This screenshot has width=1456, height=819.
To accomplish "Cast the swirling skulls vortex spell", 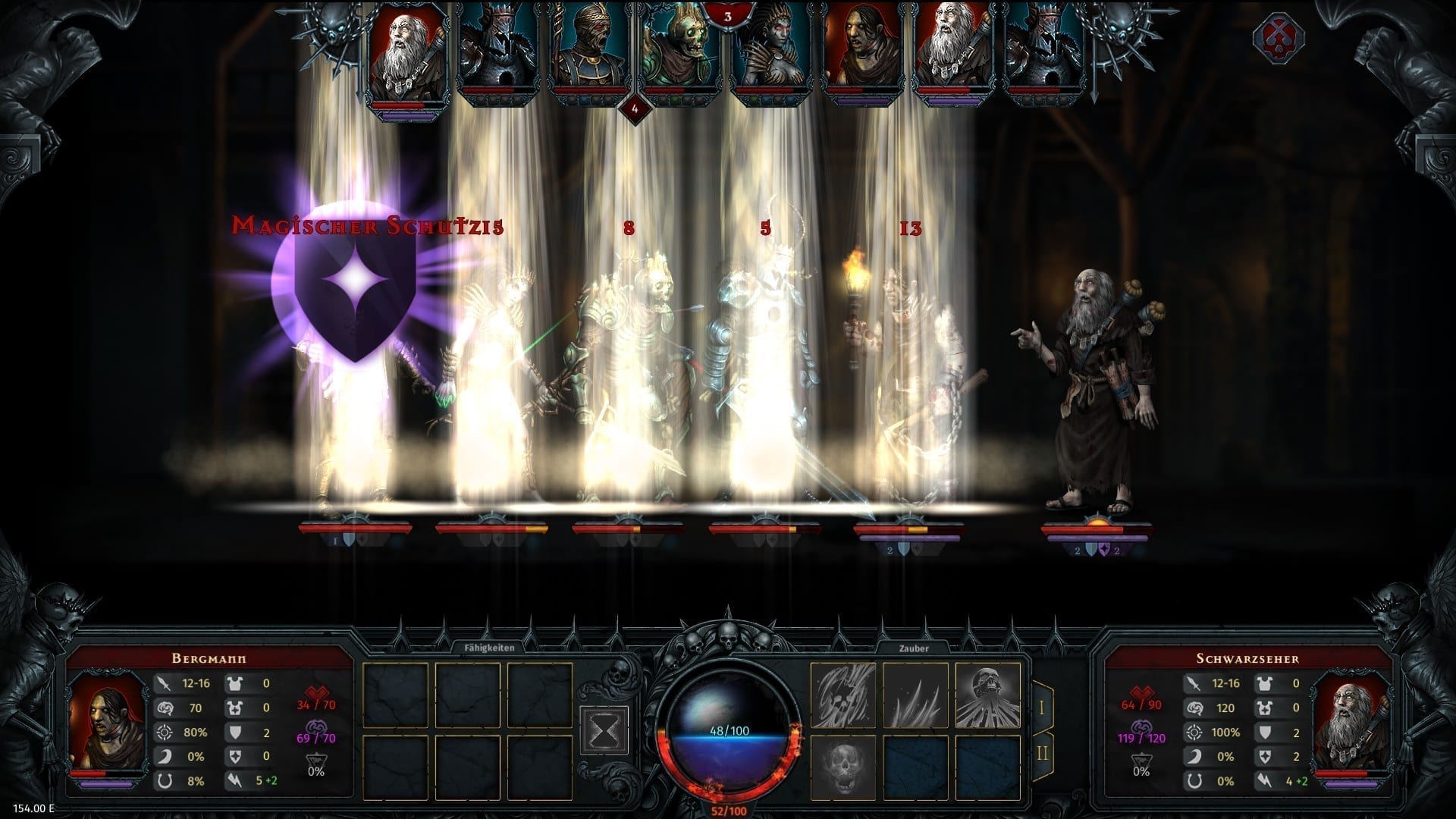I will (x=843, y=695).
